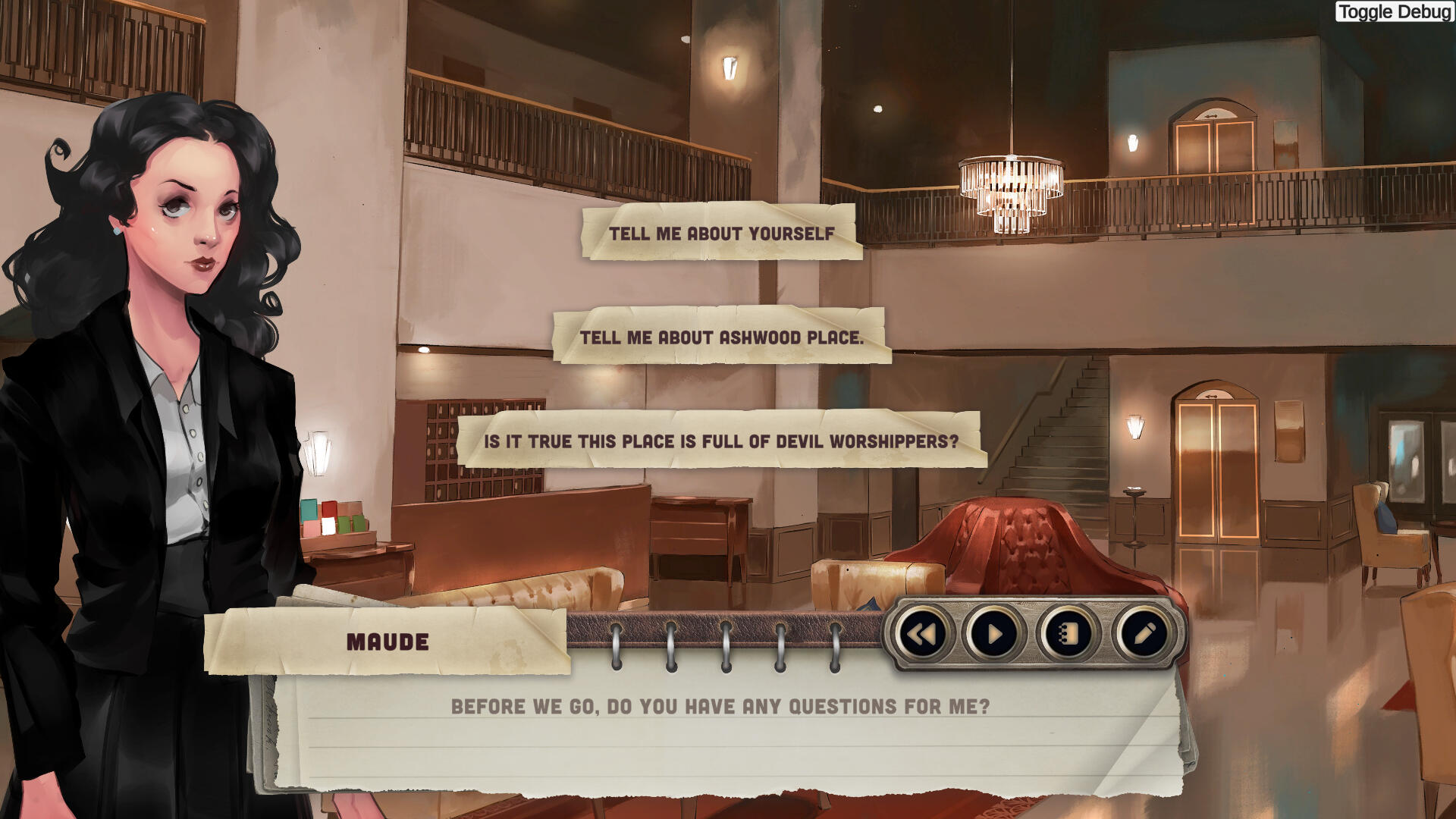Screen dimensions: 1456x819
Task: Choose "Tell me about yourself" reply
Action: pyautogui.click(x=721, y=233)
